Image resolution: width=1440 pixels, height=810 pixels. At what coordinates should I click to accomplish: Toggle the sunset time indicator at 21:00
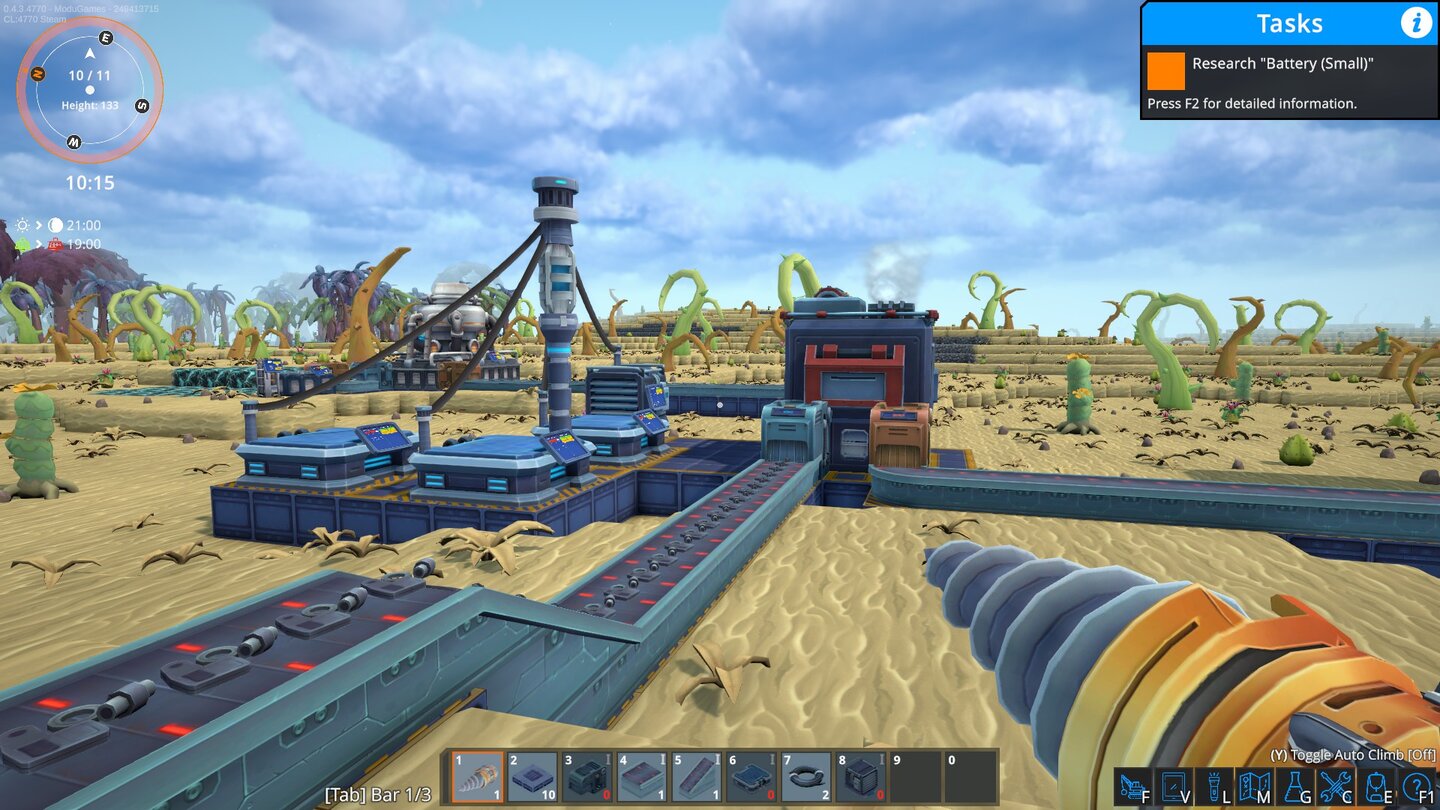[55, 224]
